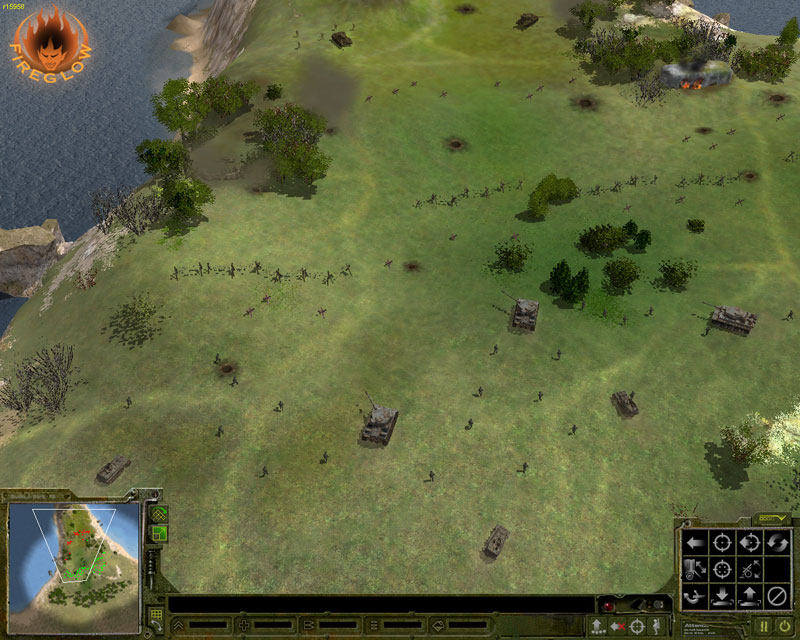
Task: Toggle the green grid button below minimap
Action: click(155, 616)
